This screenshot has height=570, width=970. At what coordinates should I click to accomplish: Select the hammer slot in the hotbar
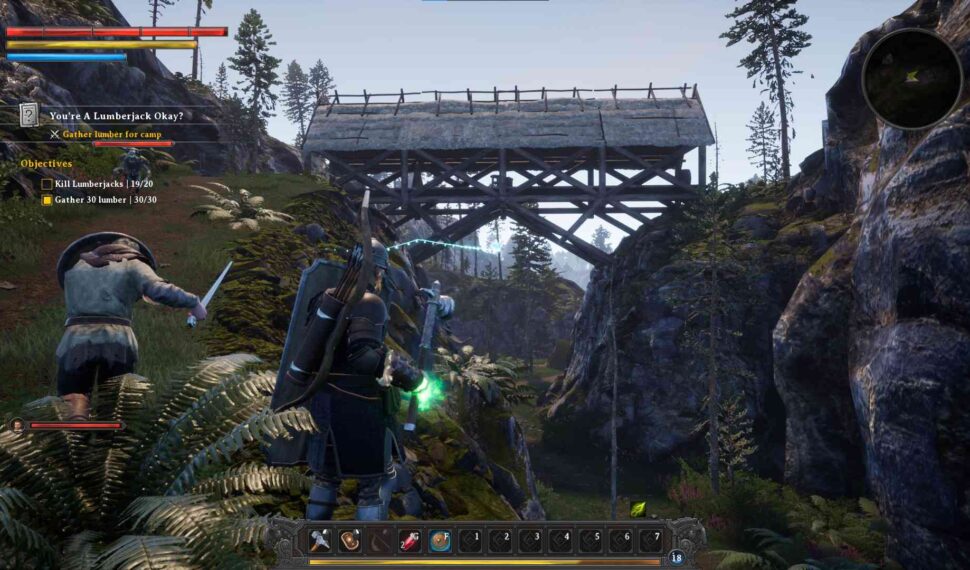(320, 541)
